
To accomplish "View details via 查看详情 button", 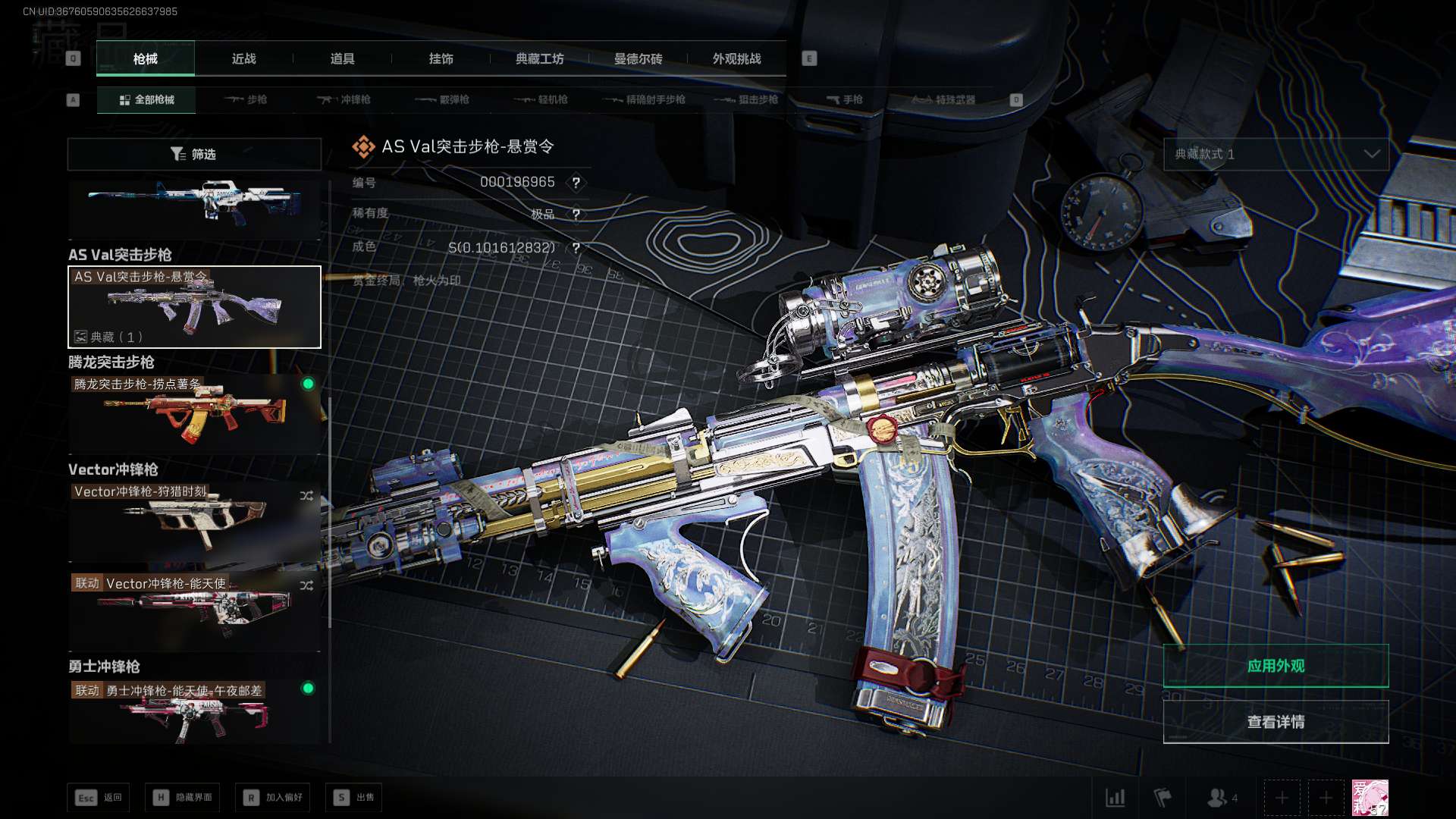I will coord(1276,722).
